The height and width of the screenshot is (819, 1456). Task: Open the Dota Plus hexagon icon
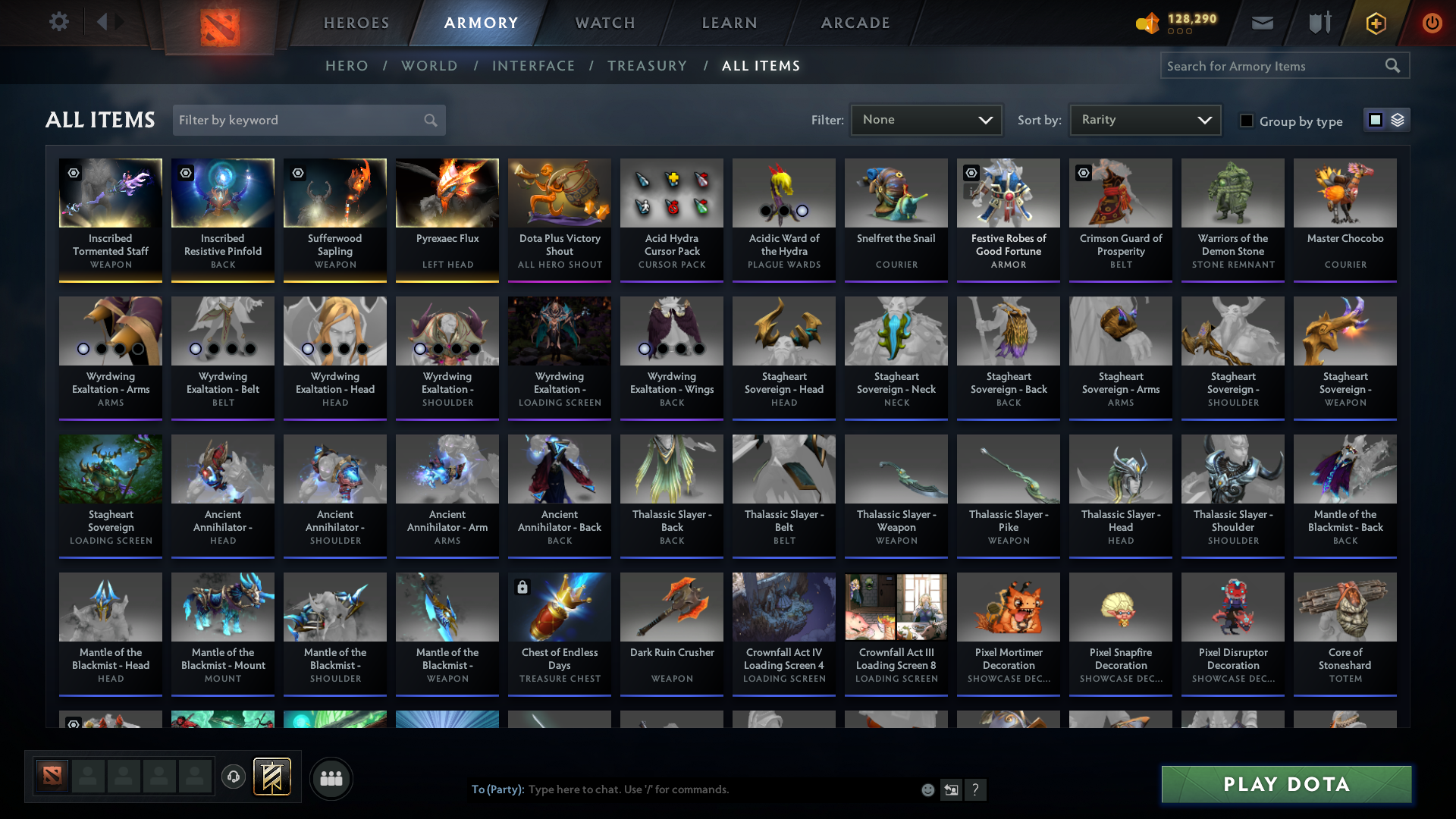1375,22
